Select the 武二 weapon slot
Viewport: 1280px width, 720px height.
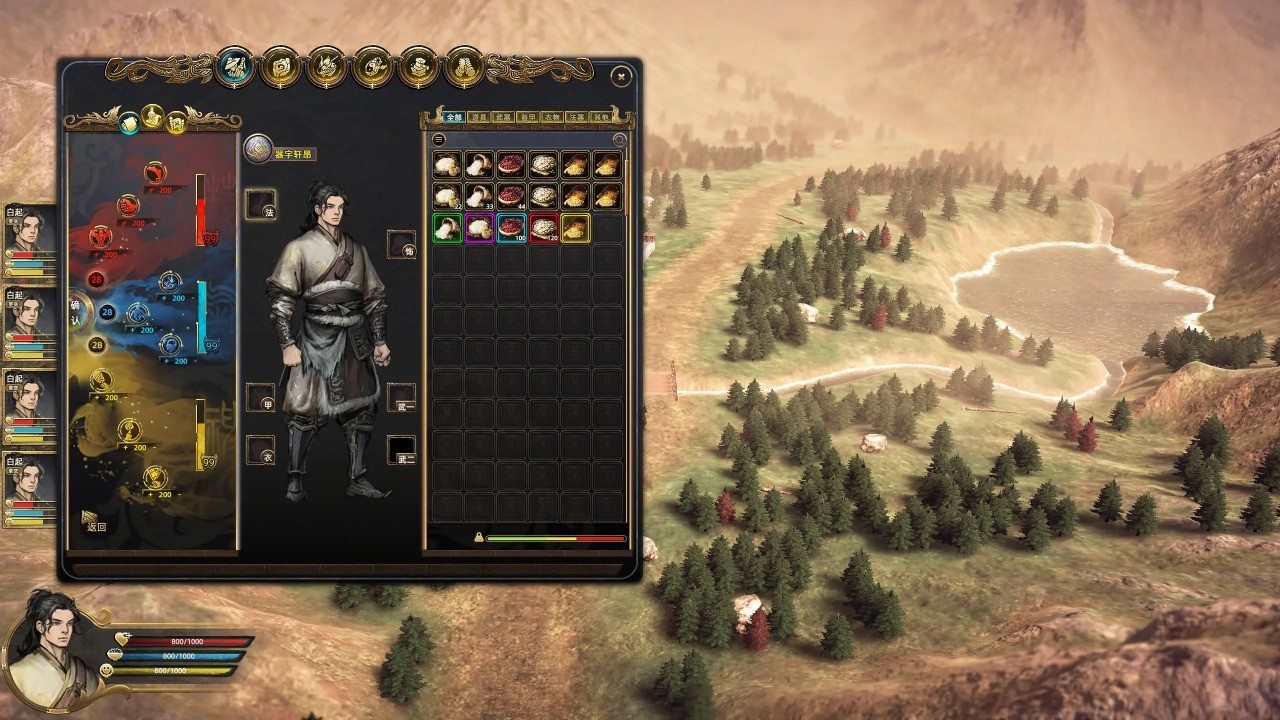[x=402, y=450]
